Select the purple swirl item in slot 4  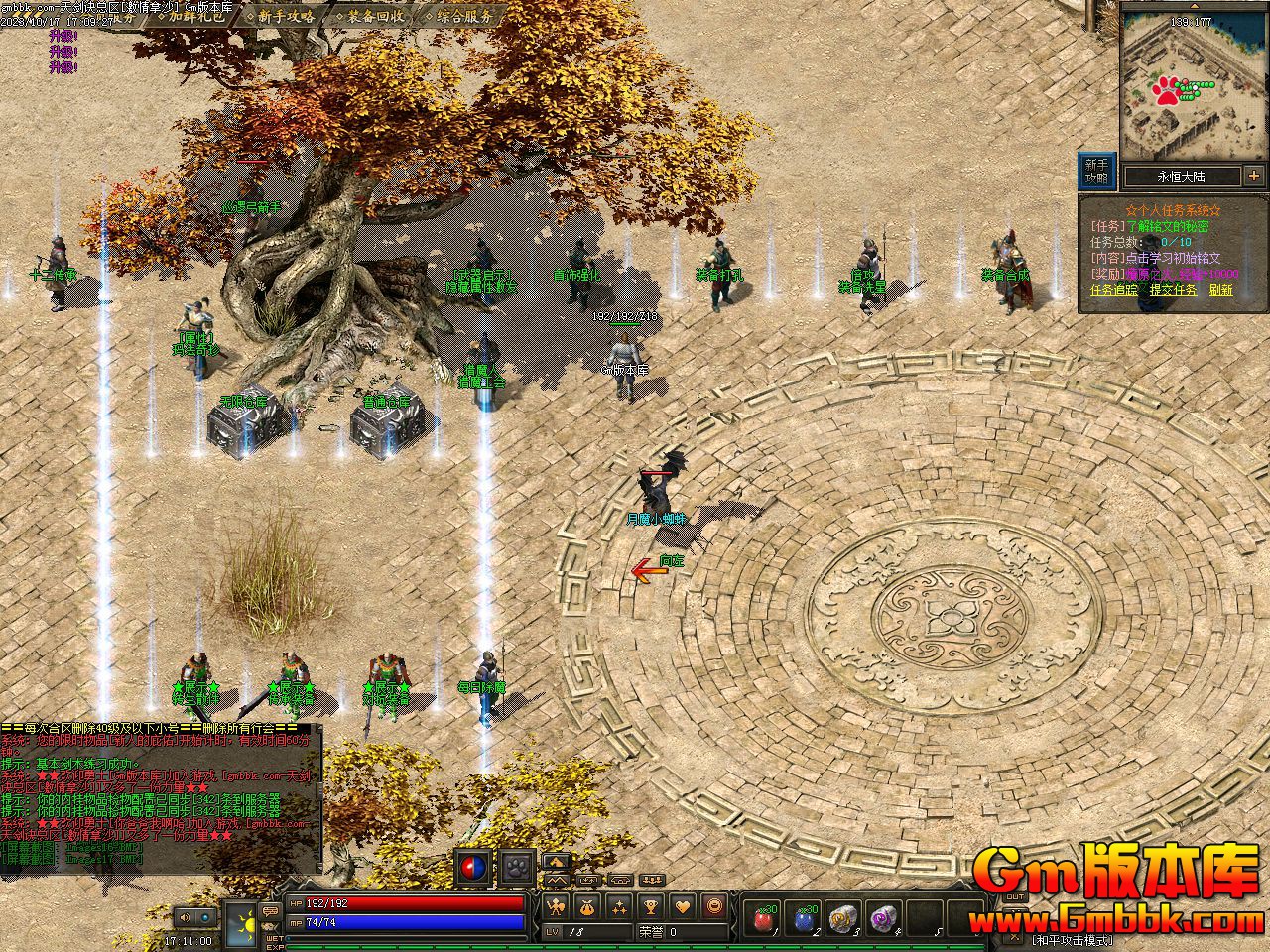(882, 919)
